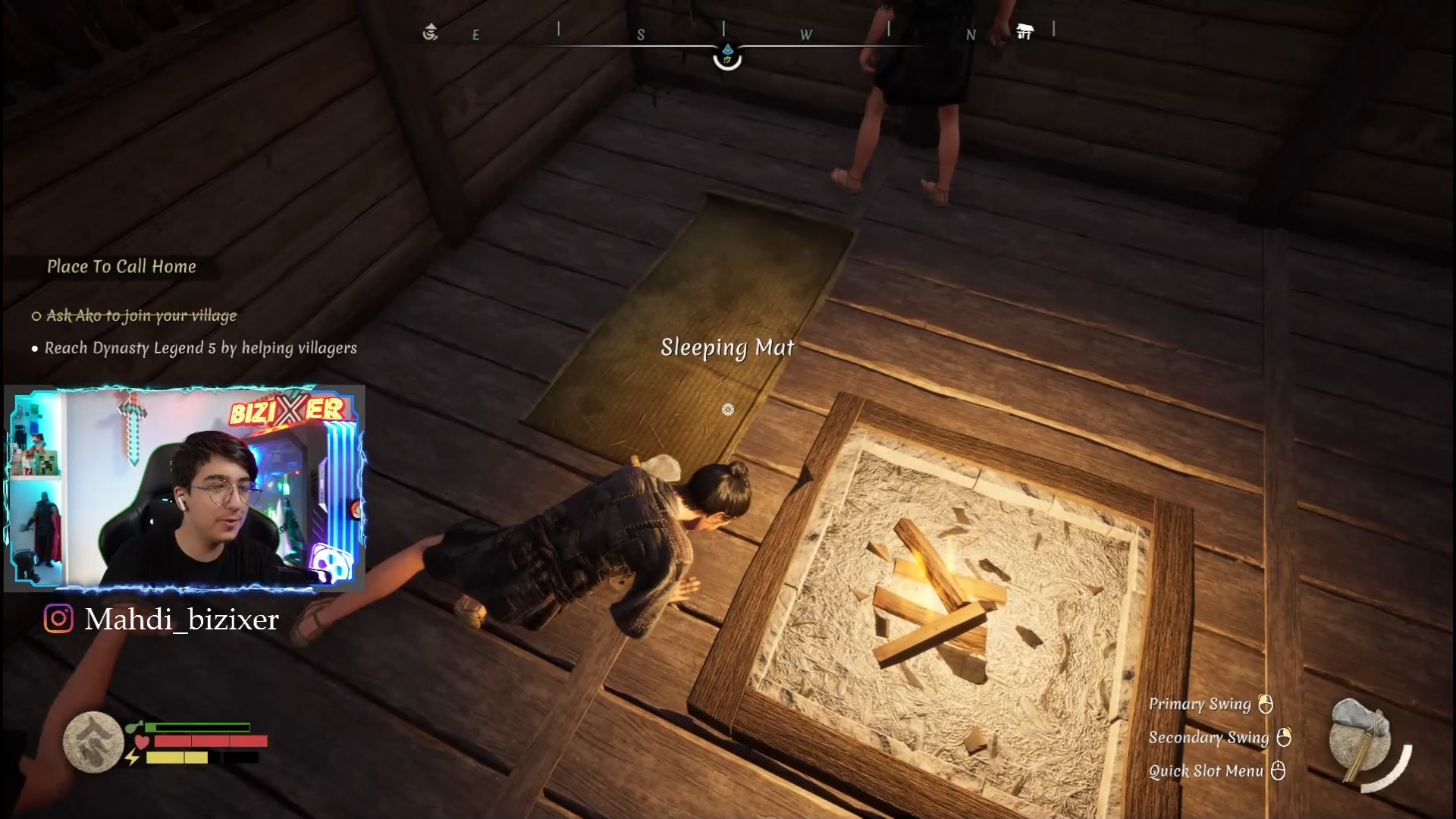Select the quest marker on the compass

(x=727, y=55)
